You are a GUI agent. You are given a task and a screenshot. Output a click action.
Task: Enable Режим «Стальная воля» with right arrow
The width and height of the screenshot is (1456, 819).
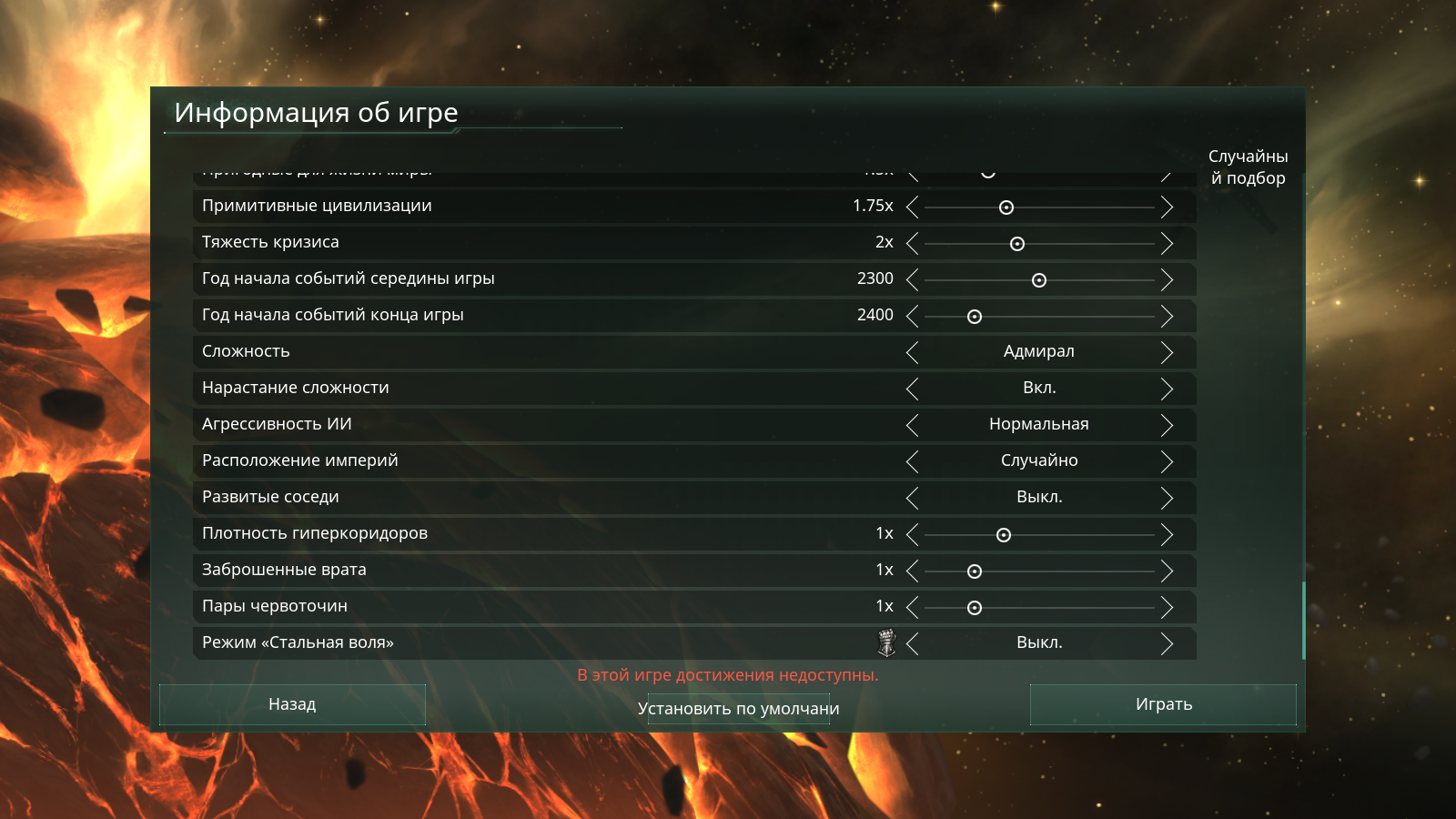click(1167, 643)
